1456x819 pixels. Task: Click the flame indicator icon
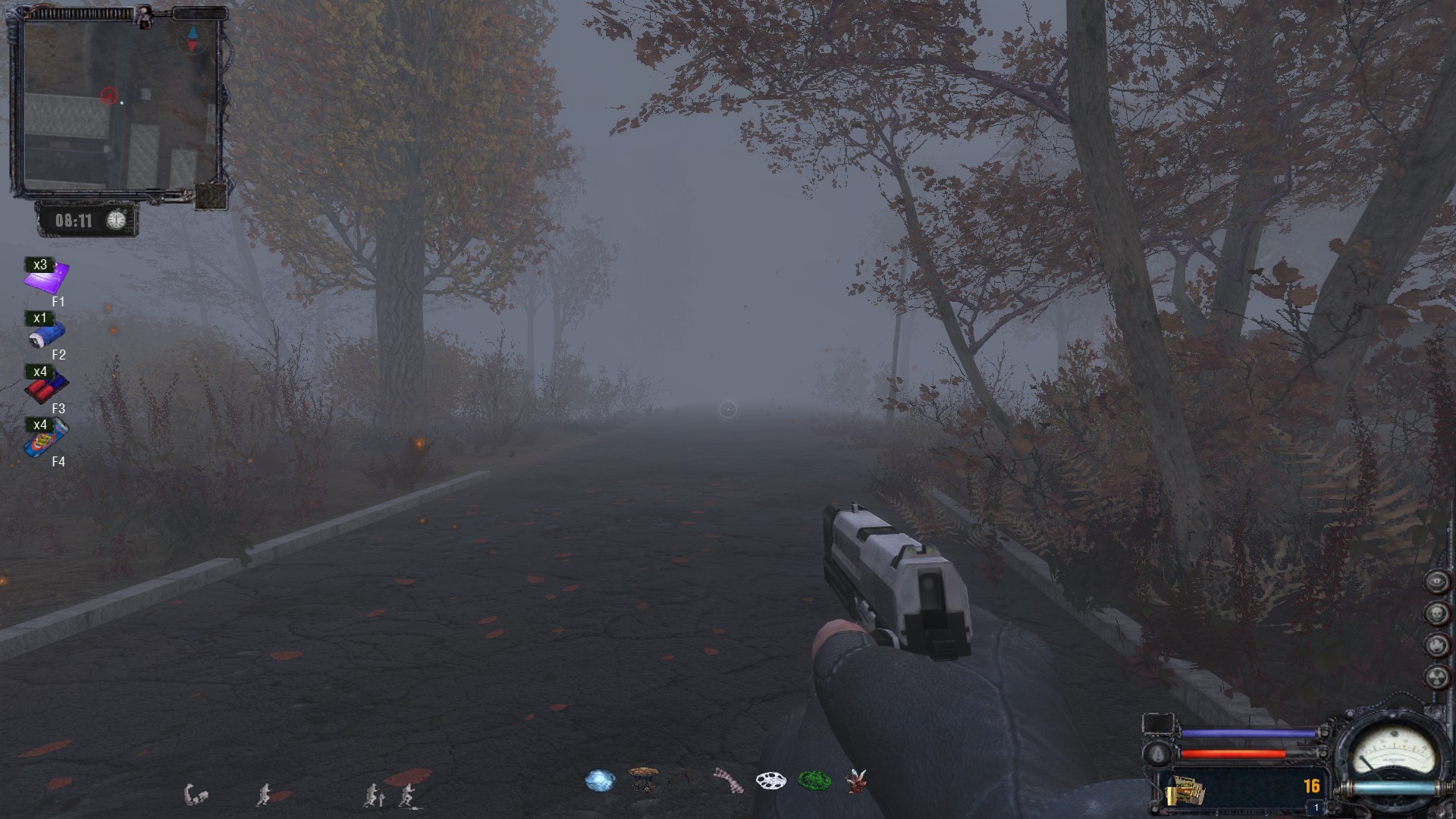point(1437,645)
